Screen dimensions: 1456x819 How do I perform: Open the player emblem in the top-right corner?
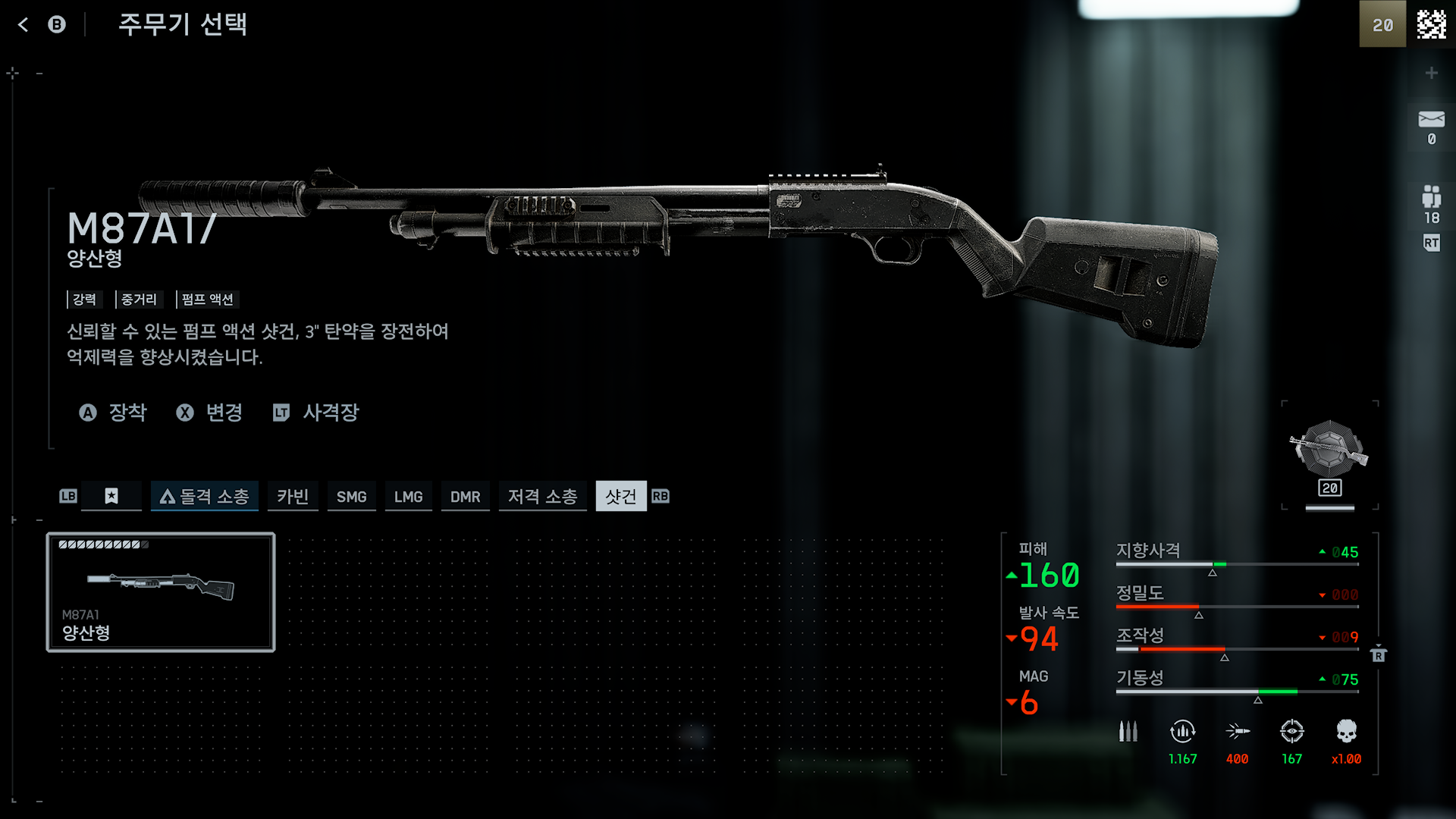(1431, 24)
